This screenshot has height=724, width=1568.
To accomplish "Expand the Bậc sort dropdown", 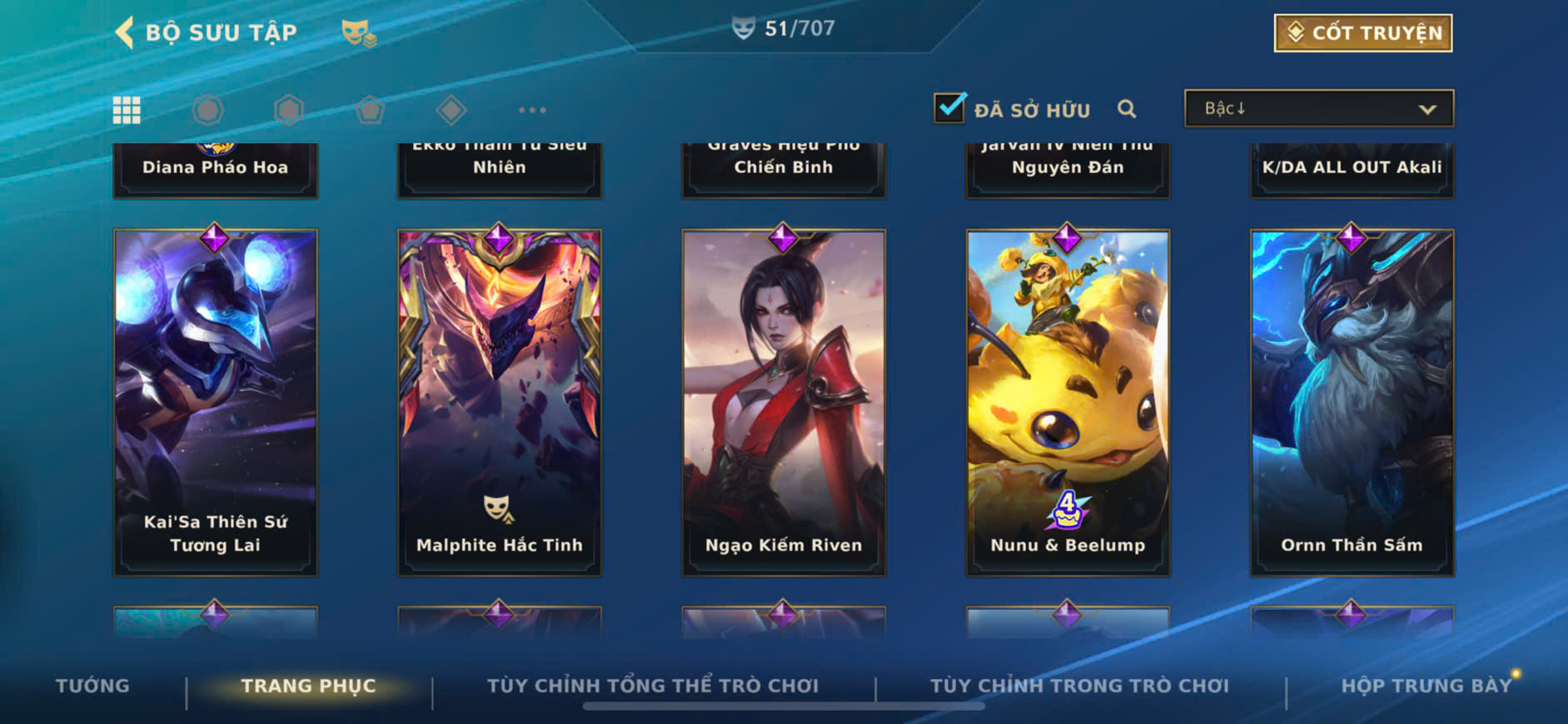I will (x=1318, y=109).
